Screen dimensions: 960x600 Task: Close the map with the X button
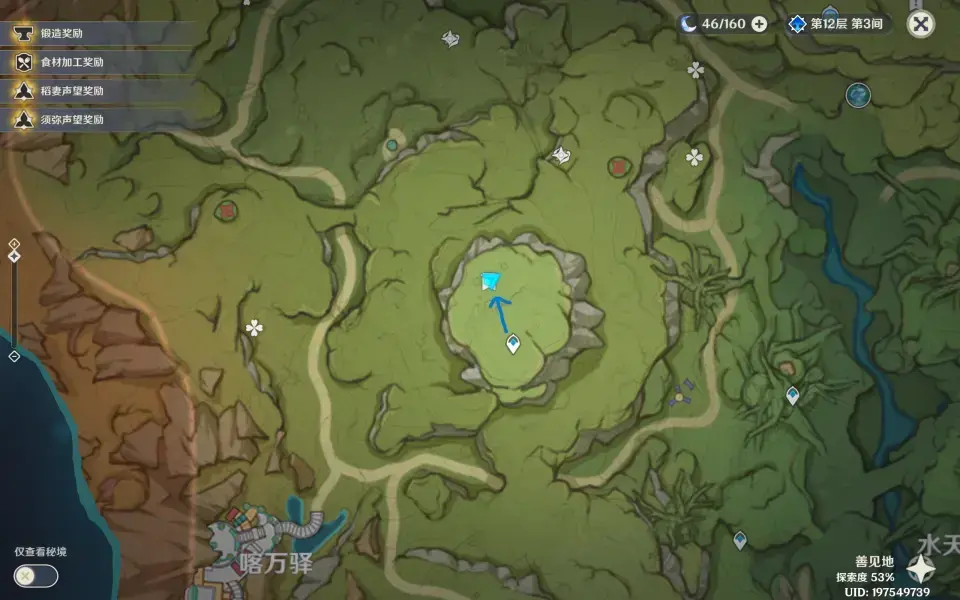click(x=920, y=25)
